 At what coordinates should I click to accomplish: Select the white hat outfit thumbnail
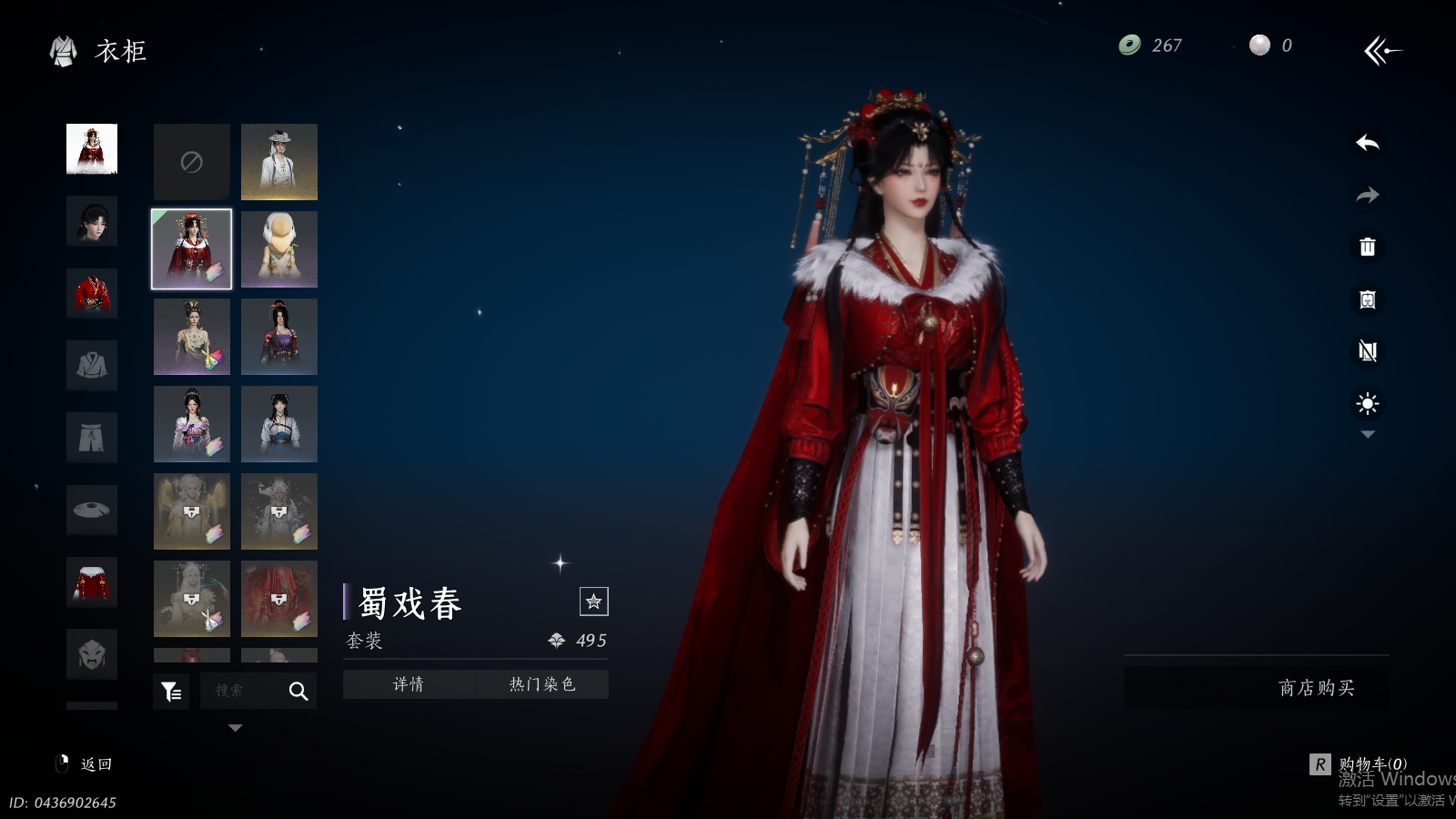(279, 162)
